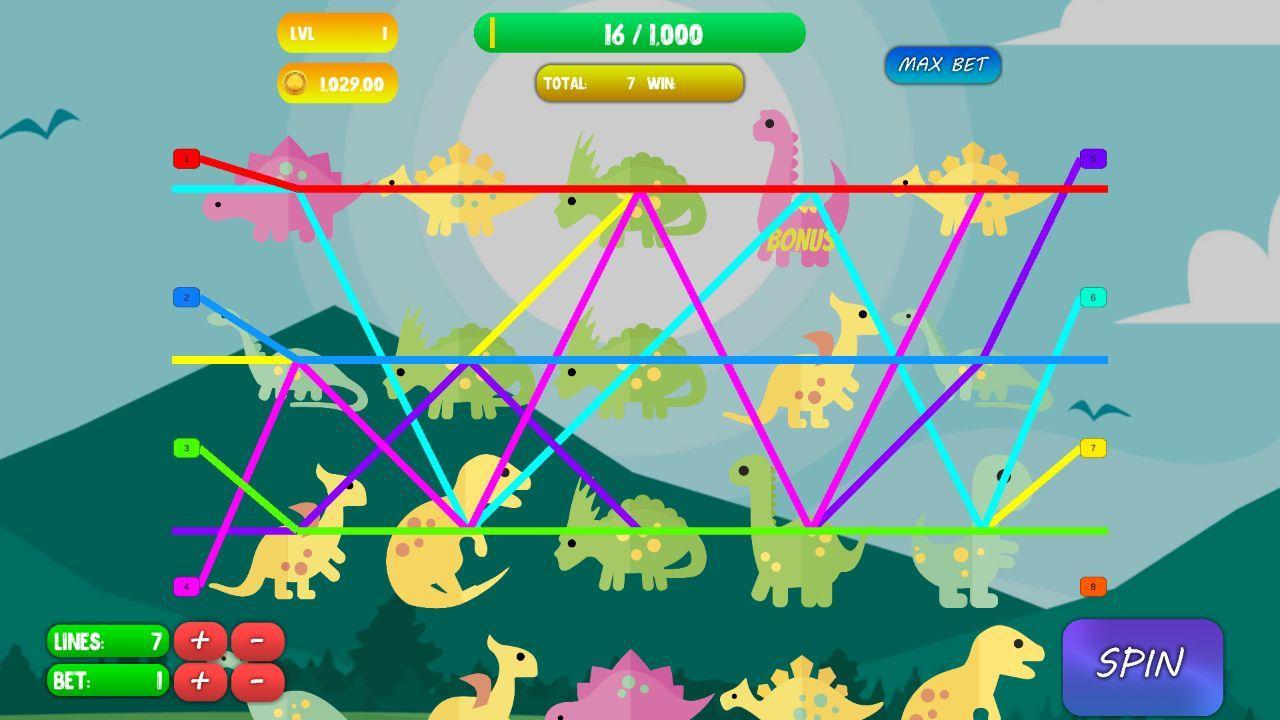Screen dimensions: 1280x720
Task: Click the gold coin balance icon
Action: coord(293,84)
